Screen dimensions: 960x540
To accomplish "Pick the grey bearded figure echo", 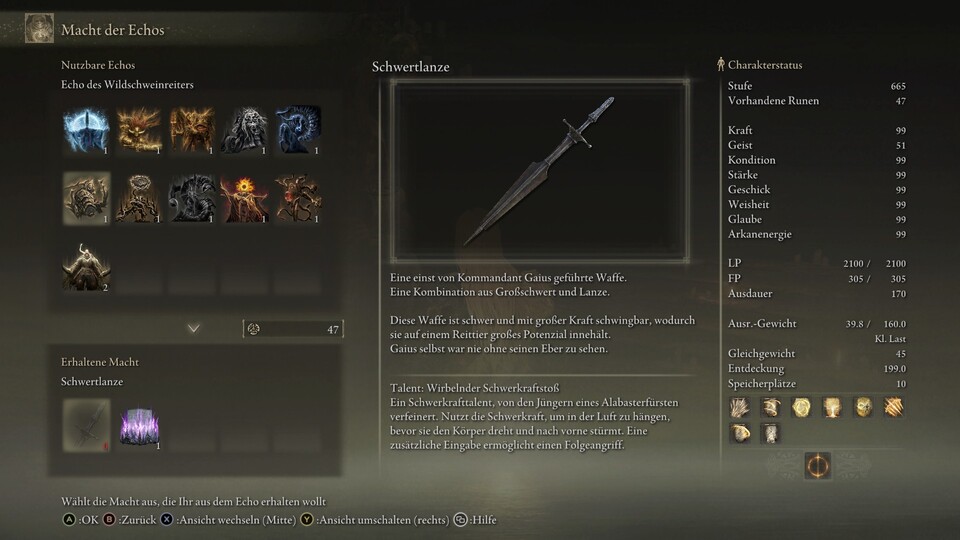I will 244,129.
